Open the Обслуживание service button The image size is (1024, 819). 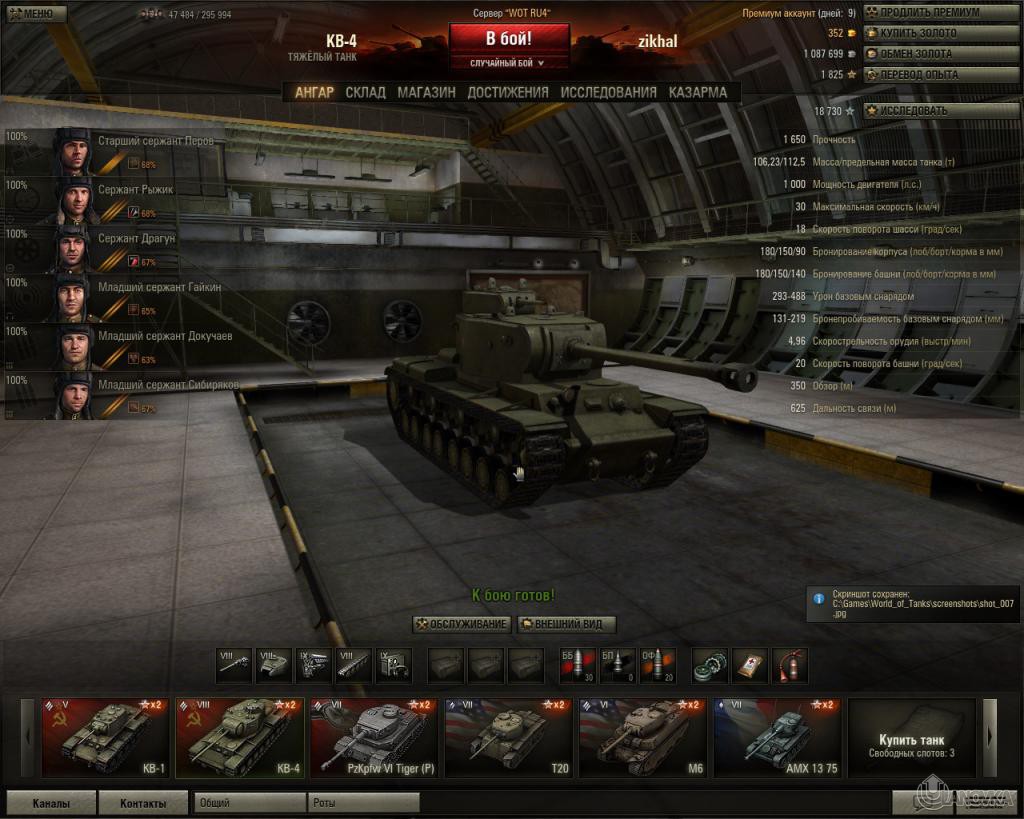462,624
